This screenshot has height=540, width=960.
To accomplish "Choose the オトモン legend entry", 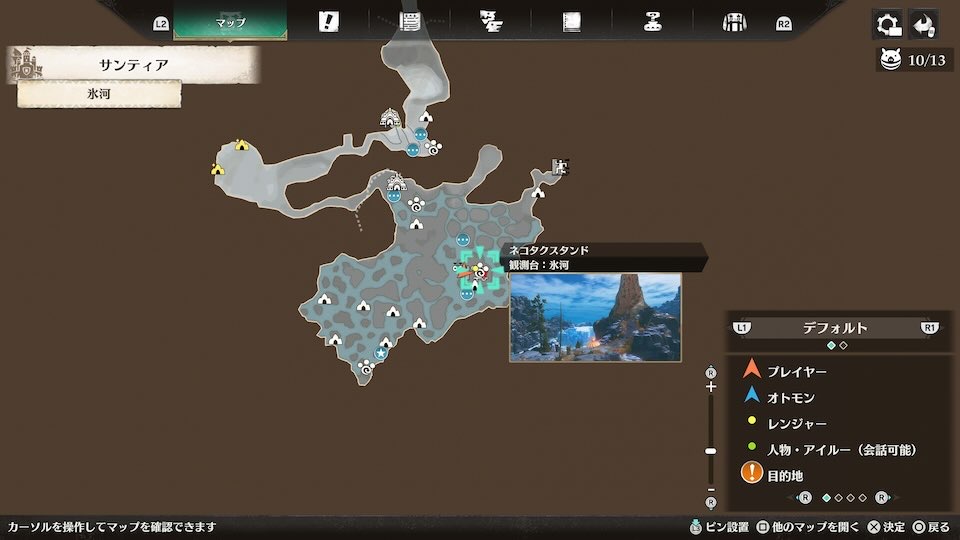I will click(789, 397).
